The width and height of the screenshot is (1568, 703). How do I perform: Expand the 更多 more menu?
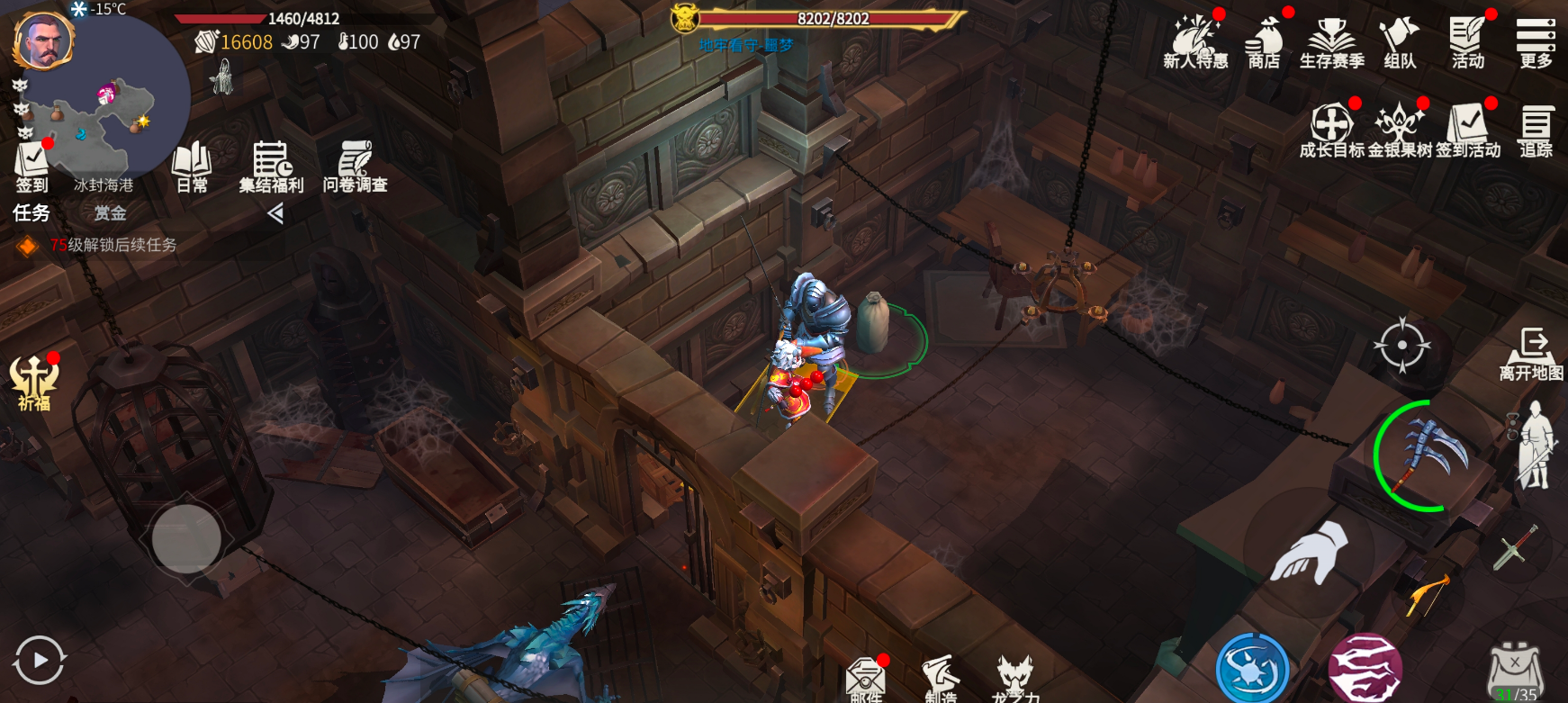(x=1536, y=43)
